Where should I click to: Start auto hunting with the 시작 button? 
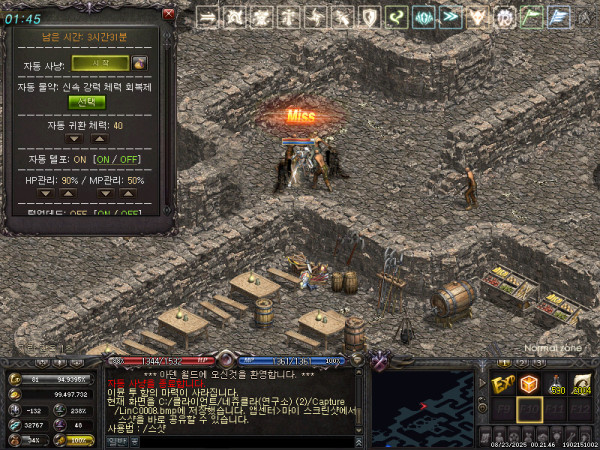click(x=100, y=63)
